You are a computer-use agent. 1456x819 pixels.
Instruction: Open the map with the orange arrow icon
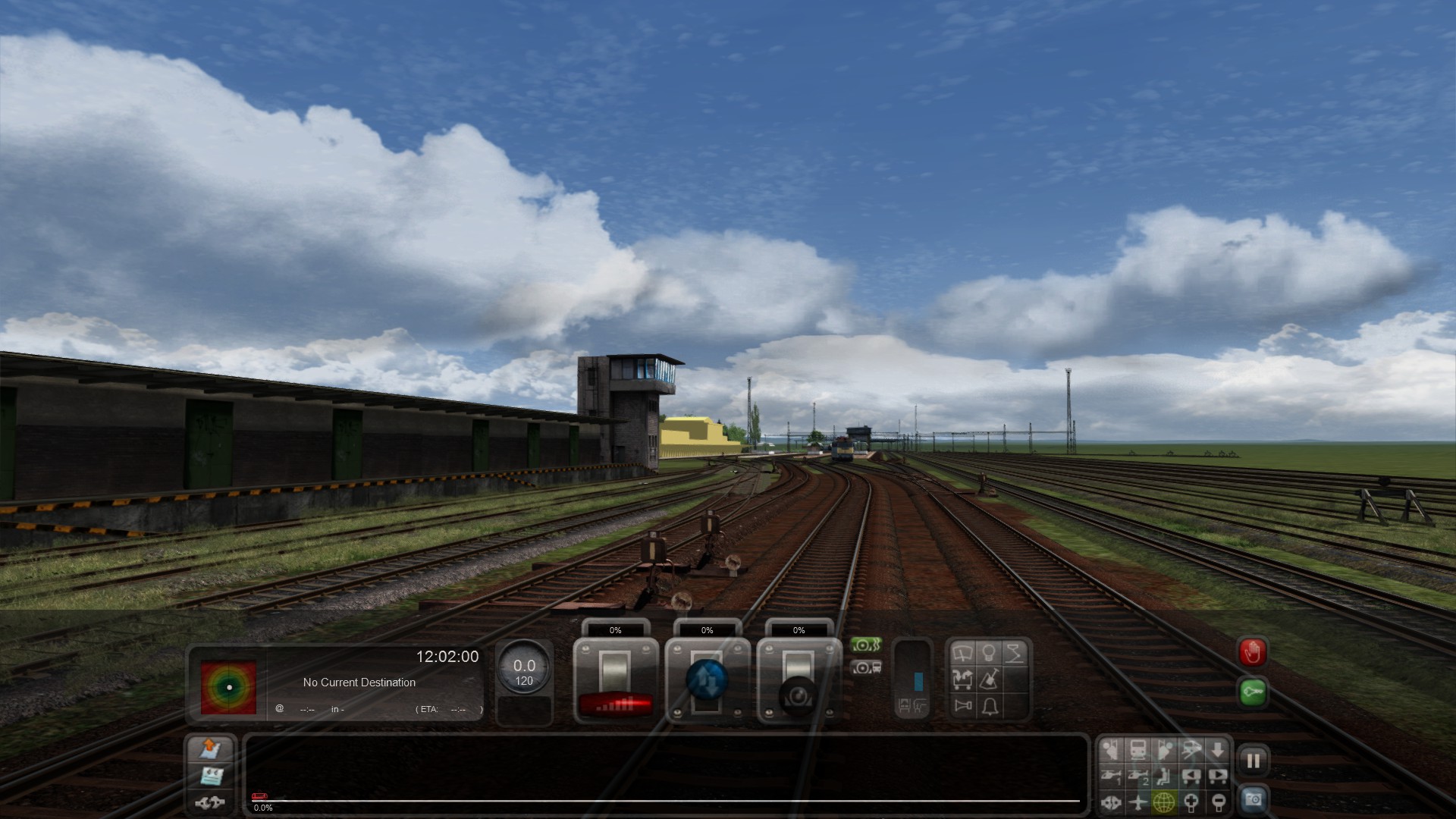210,749
